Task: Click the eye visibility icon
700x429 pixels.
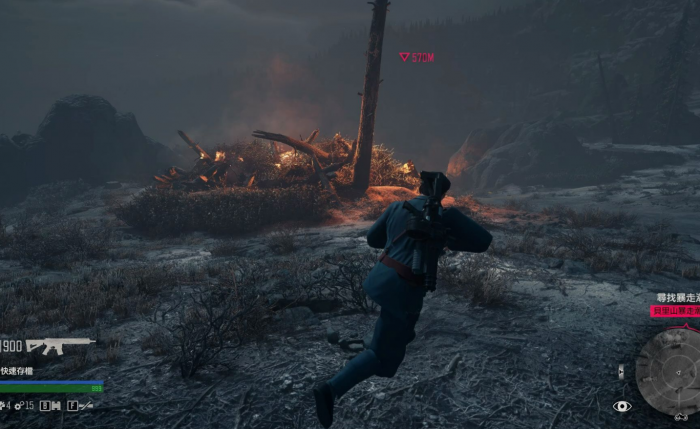Action: click(622, 406)
